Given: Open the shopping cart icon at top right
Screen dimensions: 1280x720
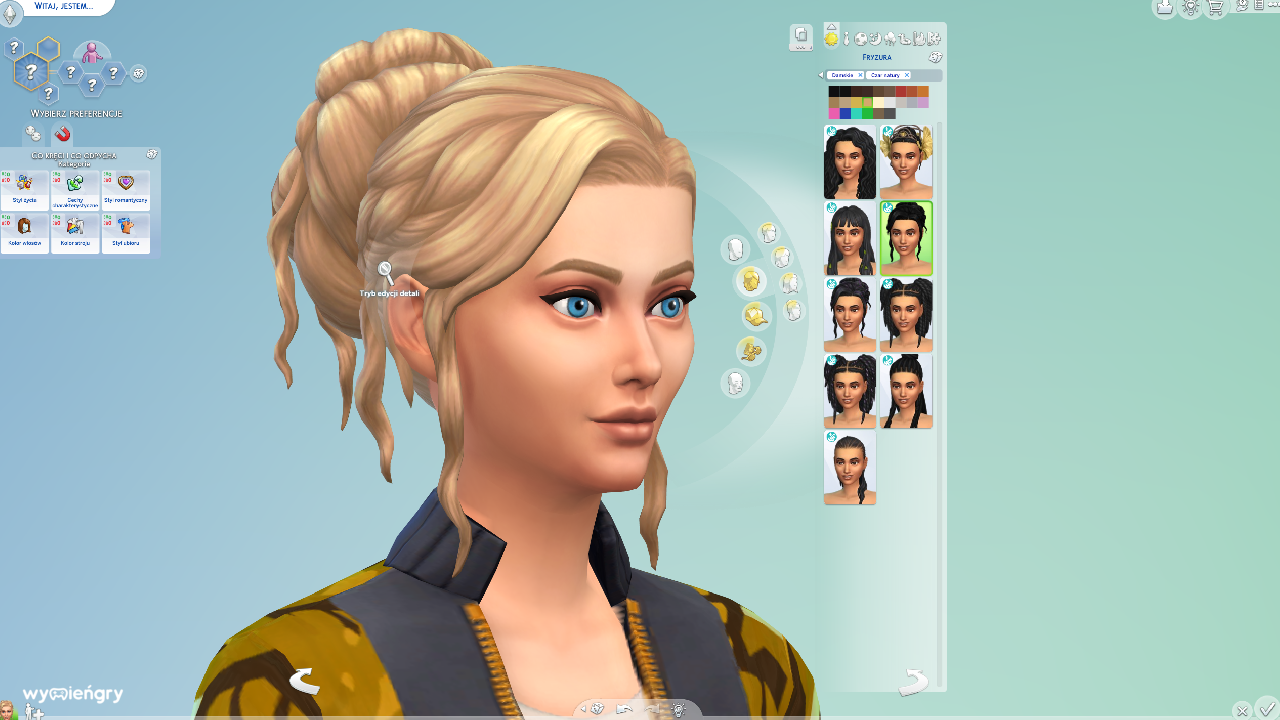Looking at the screenshot, I should (1214, 8).
